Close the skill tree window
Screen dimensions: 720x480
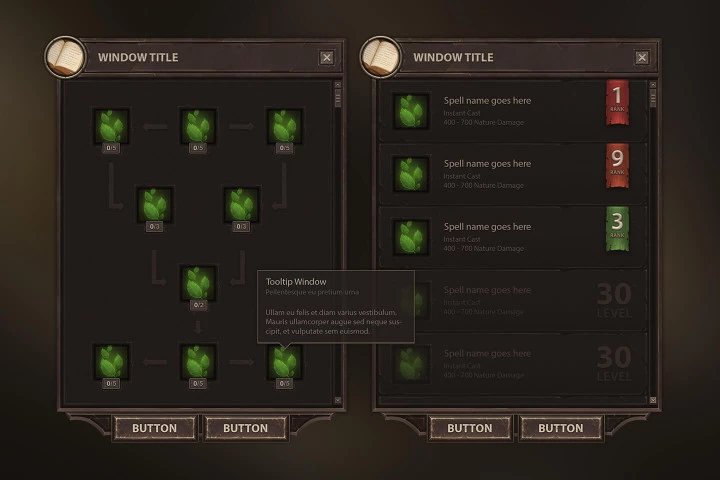327,58
